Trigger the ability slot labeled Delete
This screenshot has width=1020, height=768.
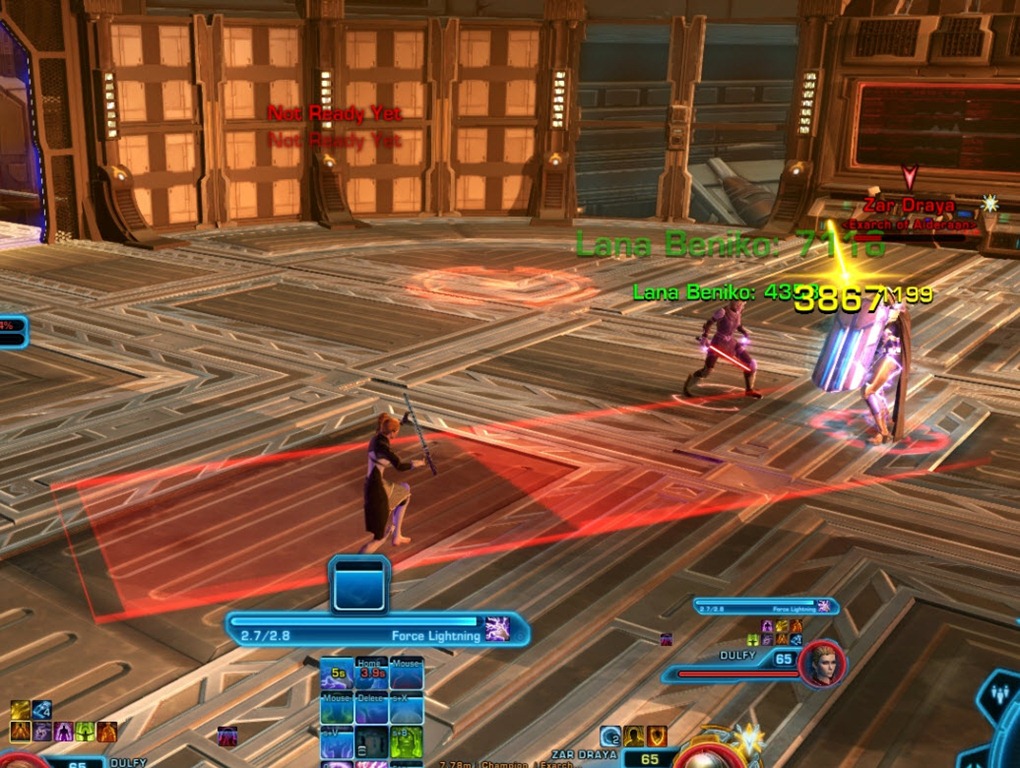[x=372, y=708]
